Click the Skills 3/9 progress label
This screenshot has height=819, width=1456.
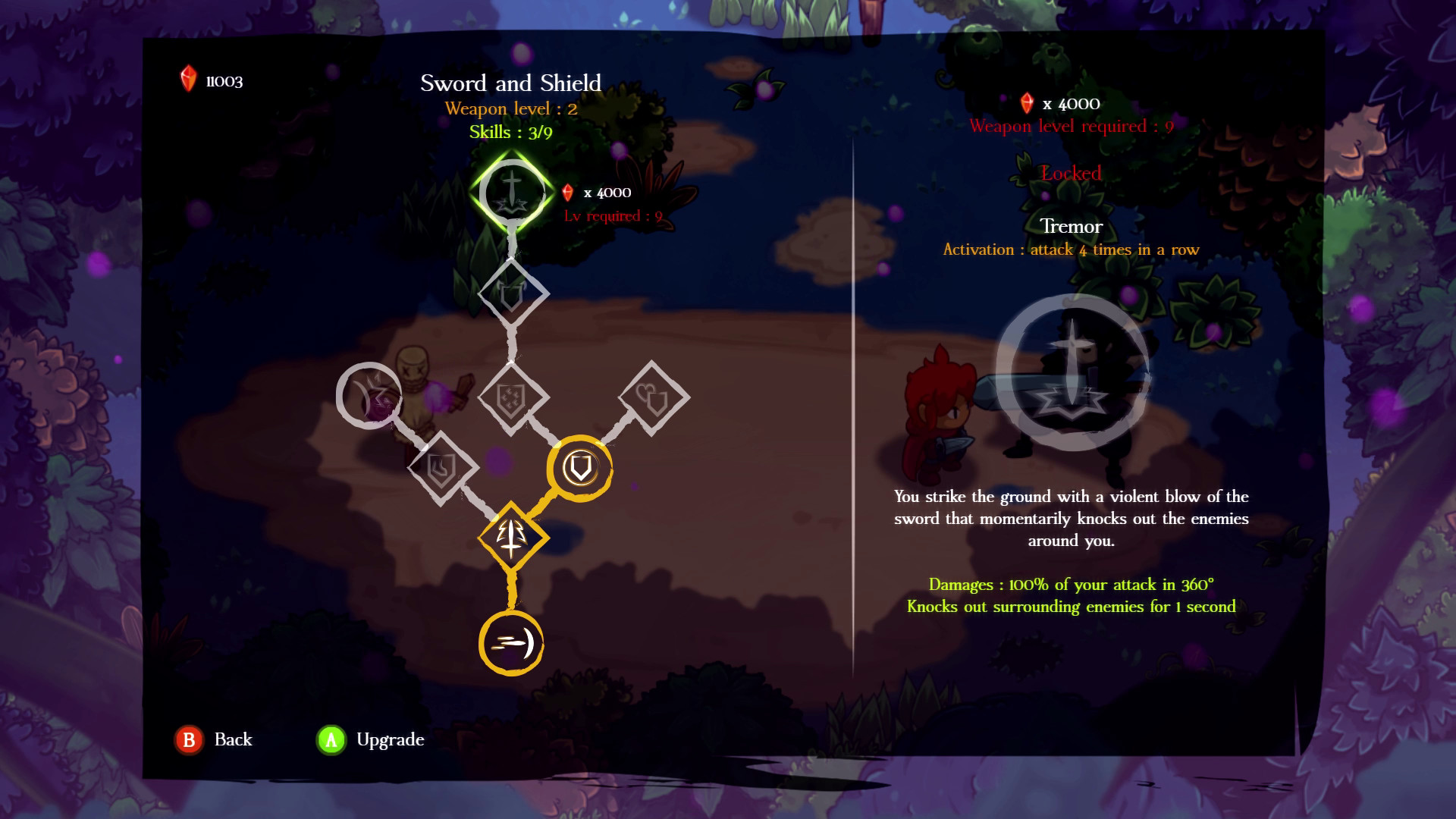[512, 132]
